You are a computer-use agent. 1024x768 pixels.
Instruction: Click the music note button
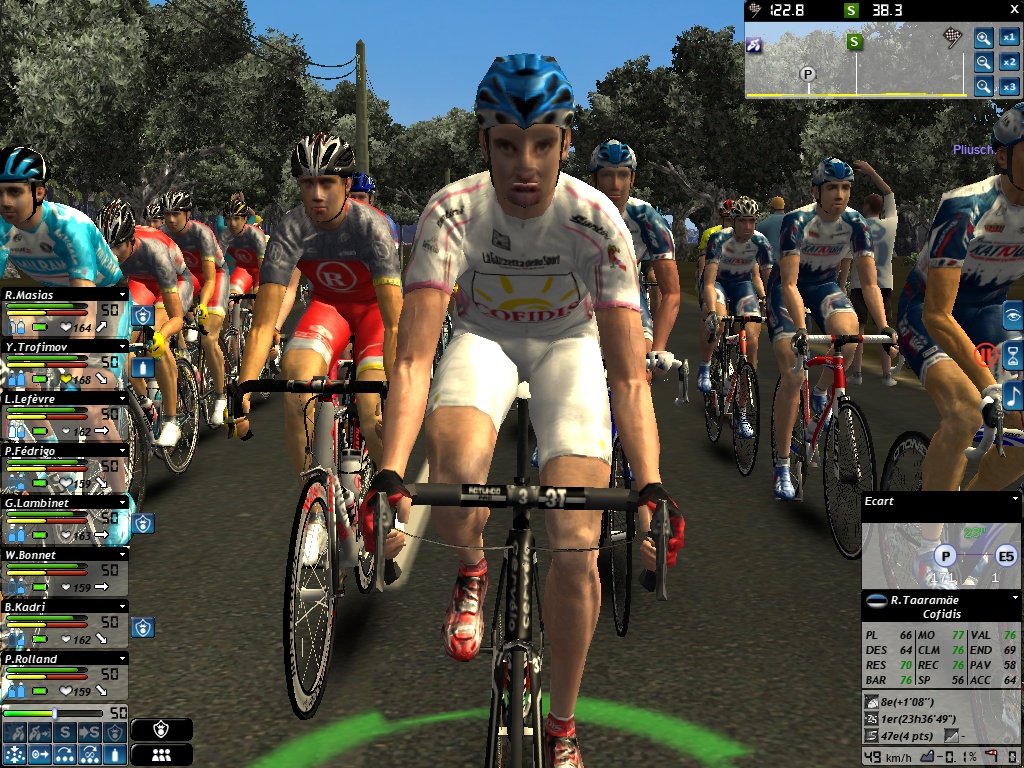1013,396
